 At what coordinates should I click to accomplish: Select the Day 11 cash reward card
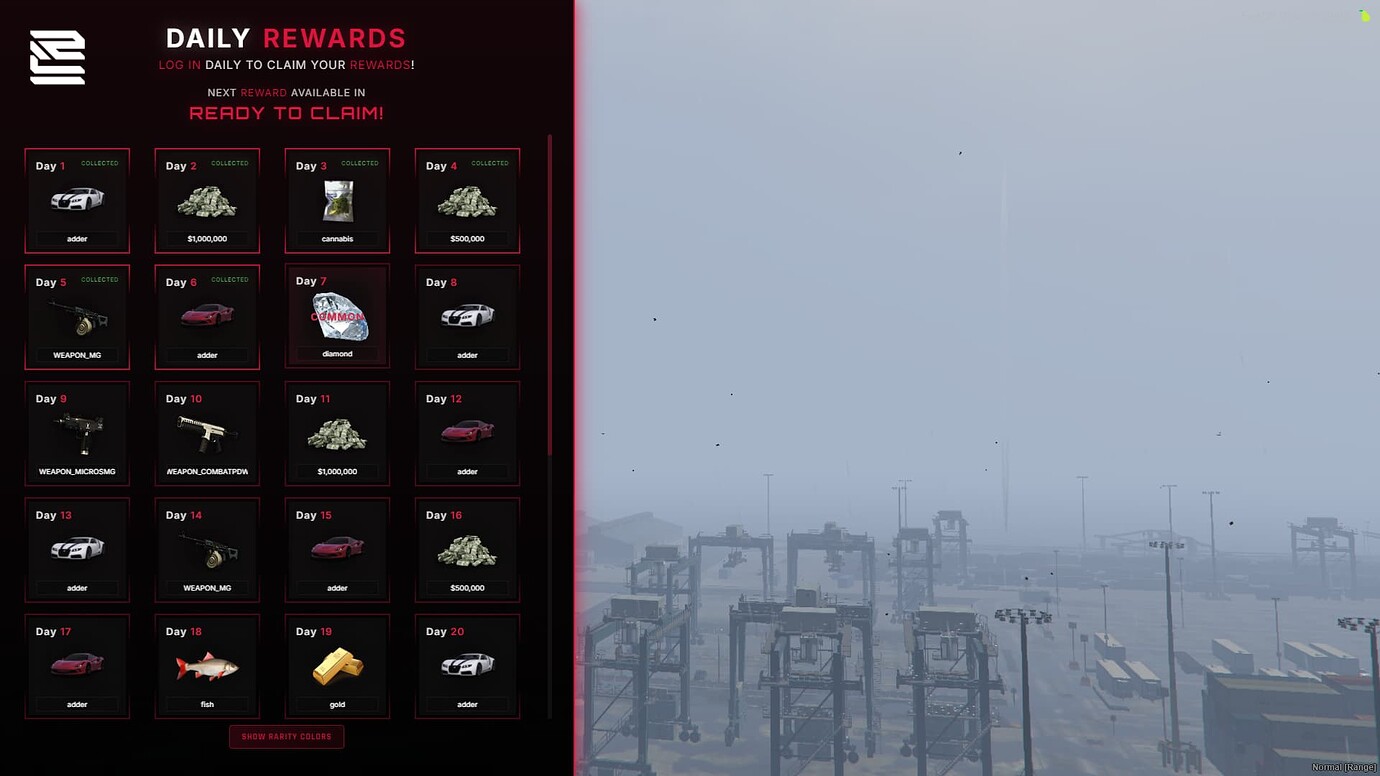pyautogui.click(x=337, y=432)
